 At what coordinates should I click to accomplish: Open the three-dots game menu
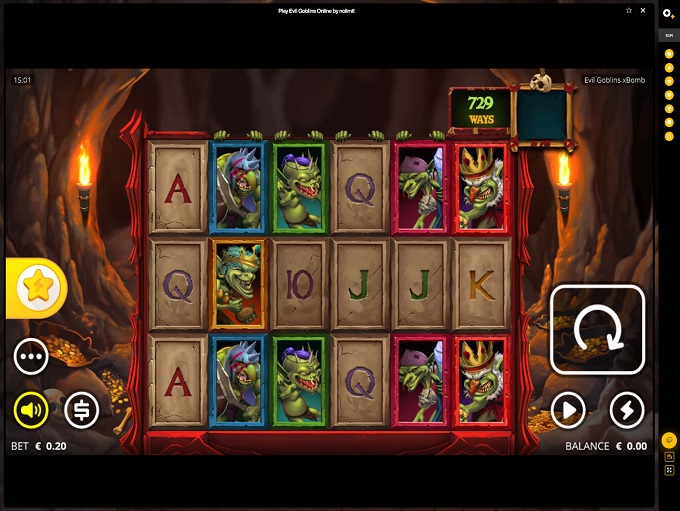pyautogui.click(x=31, y=356)
